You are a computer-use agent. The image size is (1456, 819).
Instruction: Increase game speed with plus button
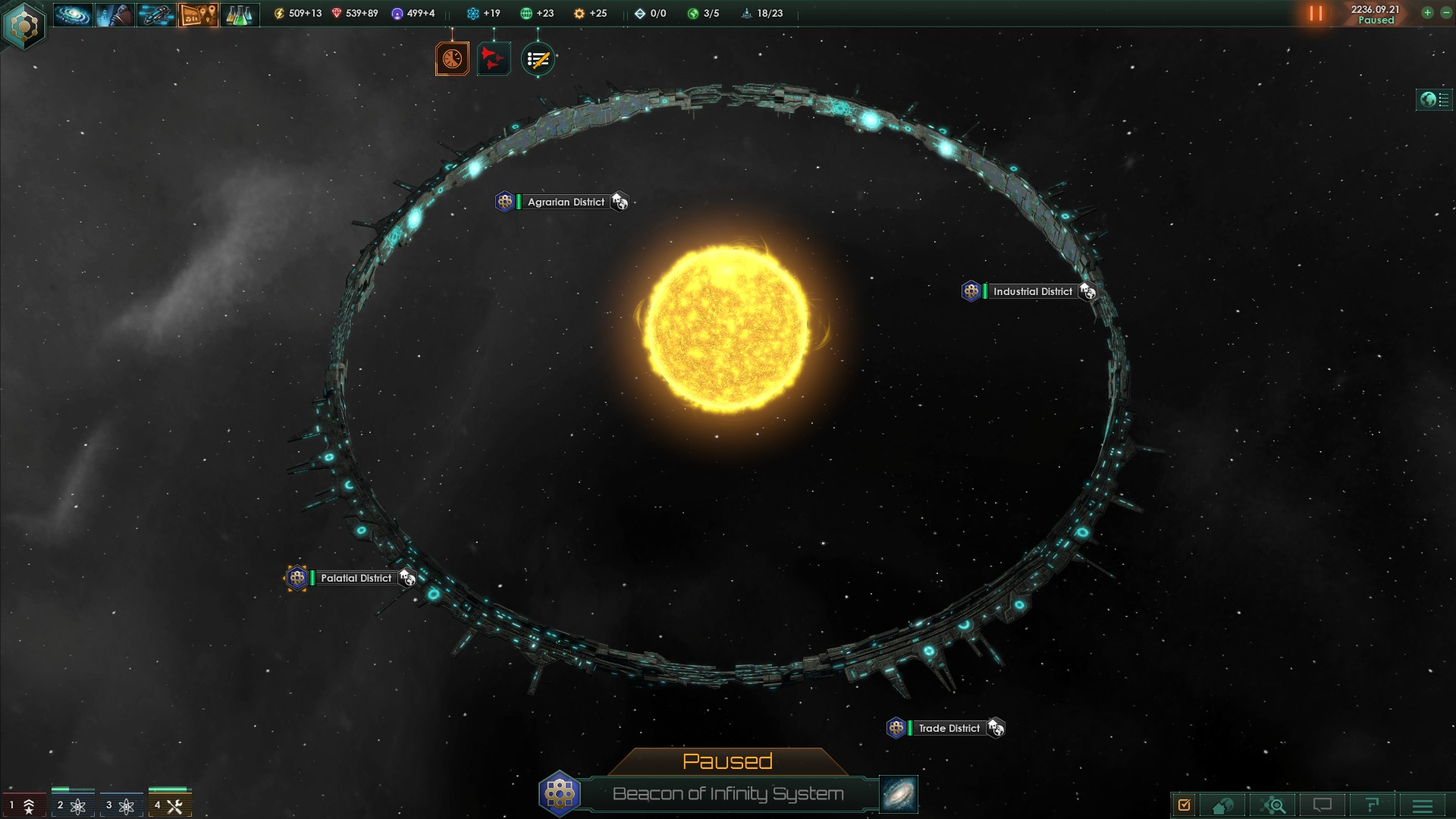tap(1427, 13)
